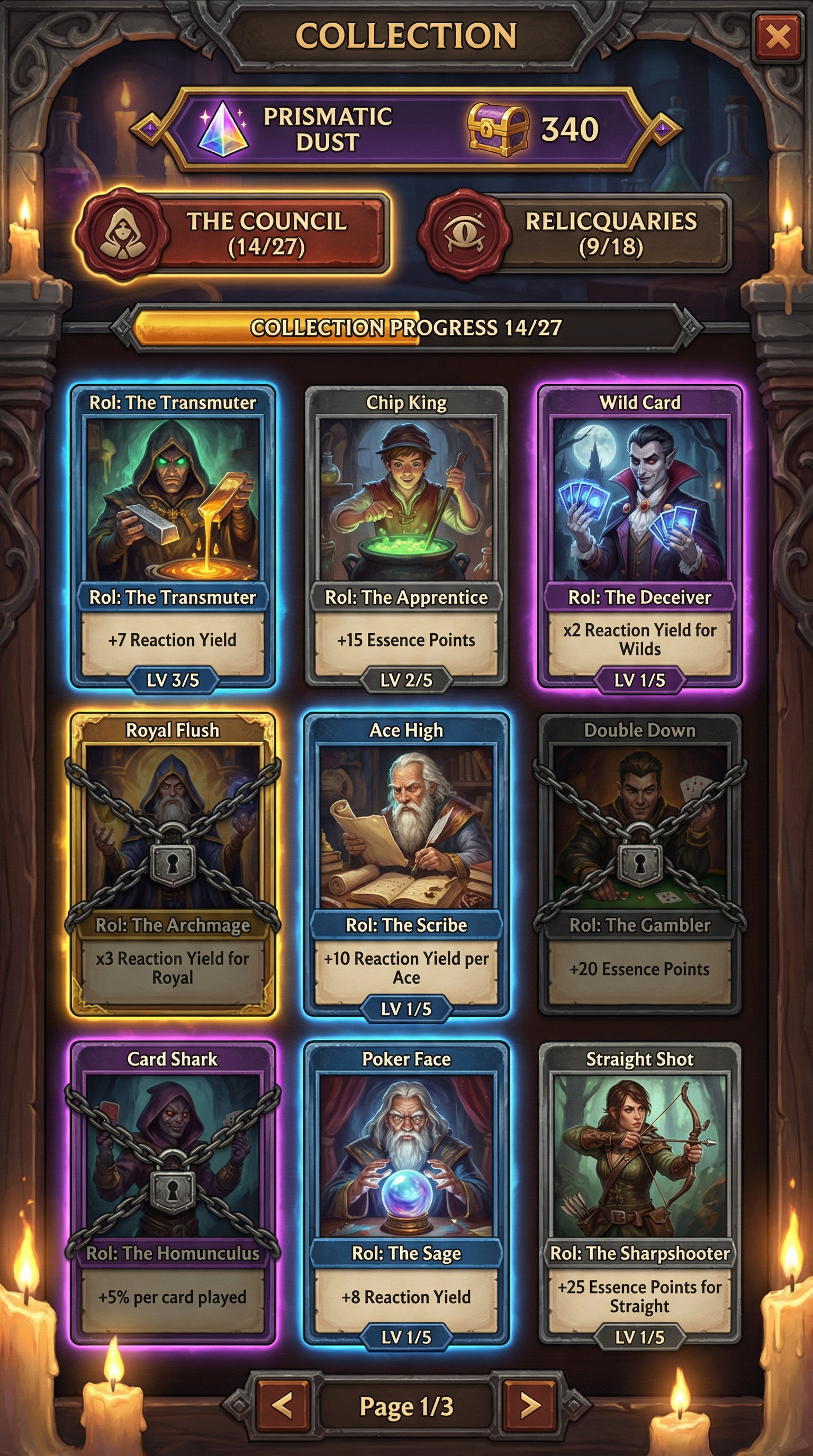Close the Collection screen

(778, 38)
